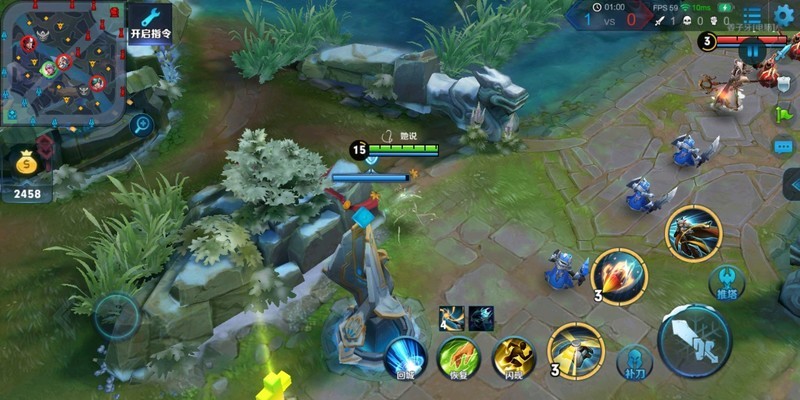Use the 恢复 heal spell

[x=460, y=357]
